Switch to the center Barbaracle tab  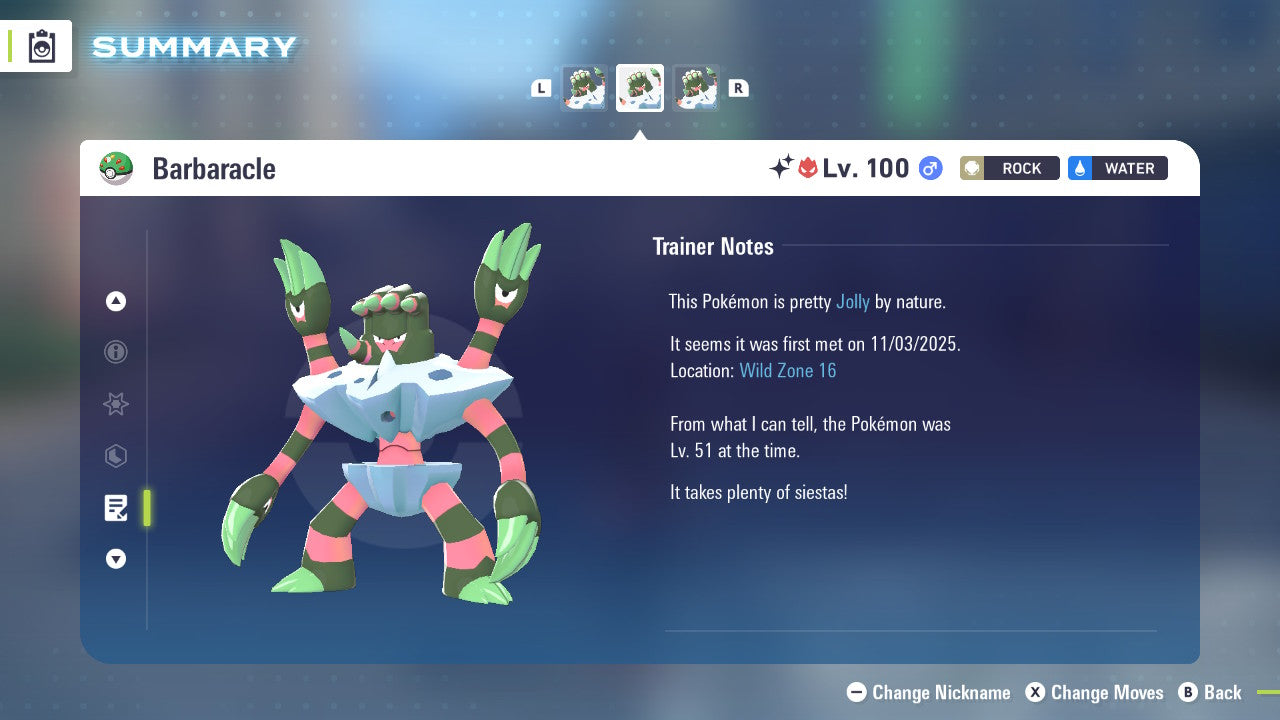coord(639,88)
